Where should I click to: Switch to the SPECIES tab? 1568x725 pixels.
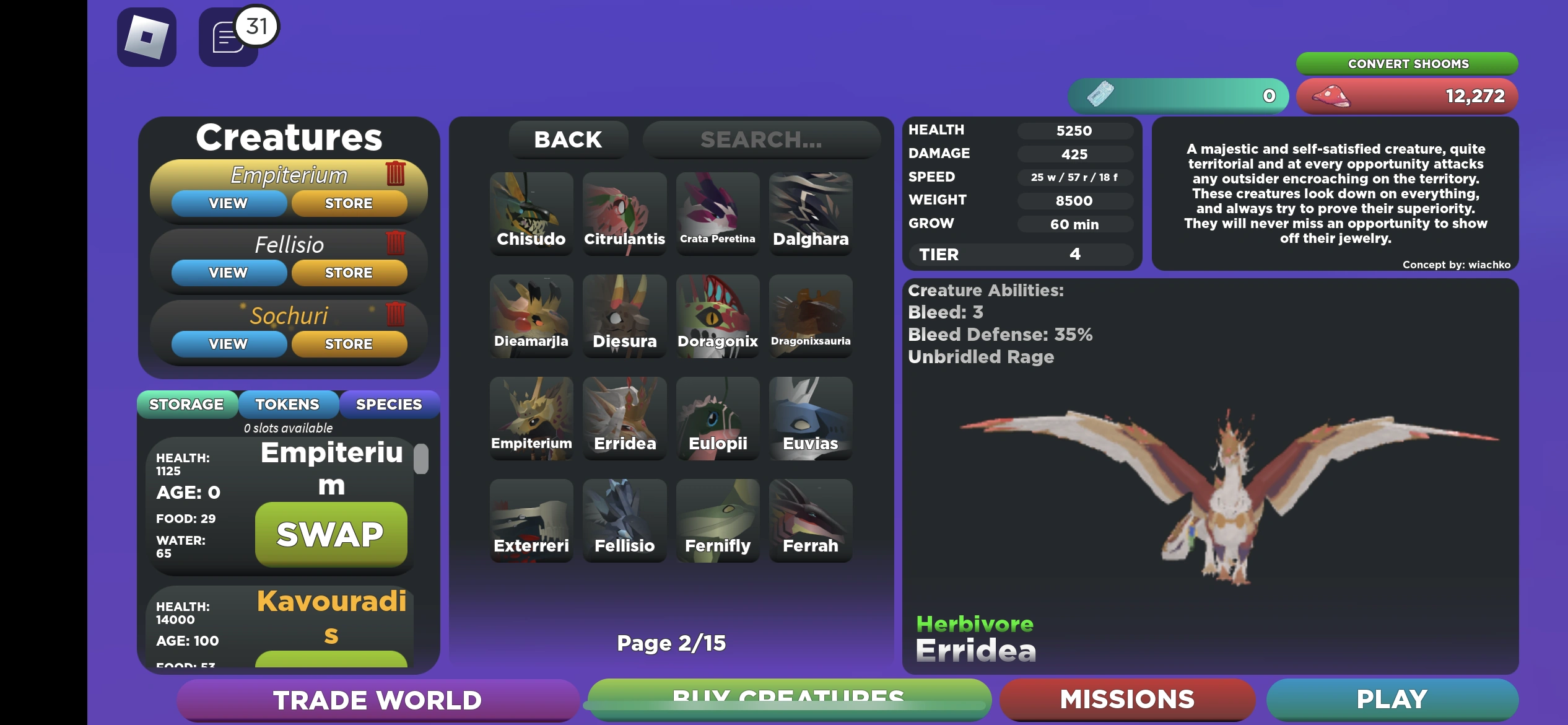(x=390, y=404)
